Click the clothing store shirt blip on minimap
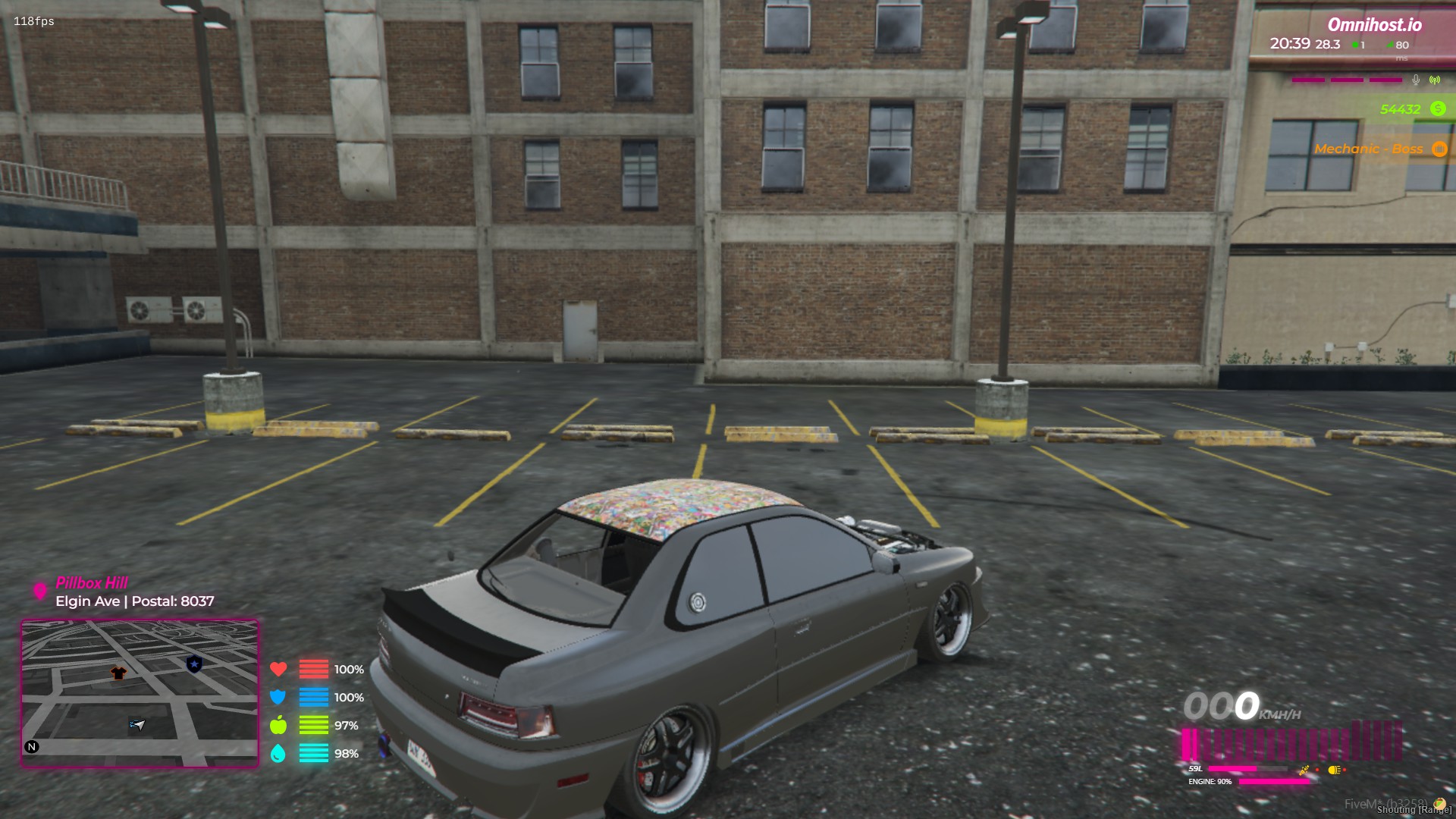Screen dimensions: 1456x819 coord(118,673)
